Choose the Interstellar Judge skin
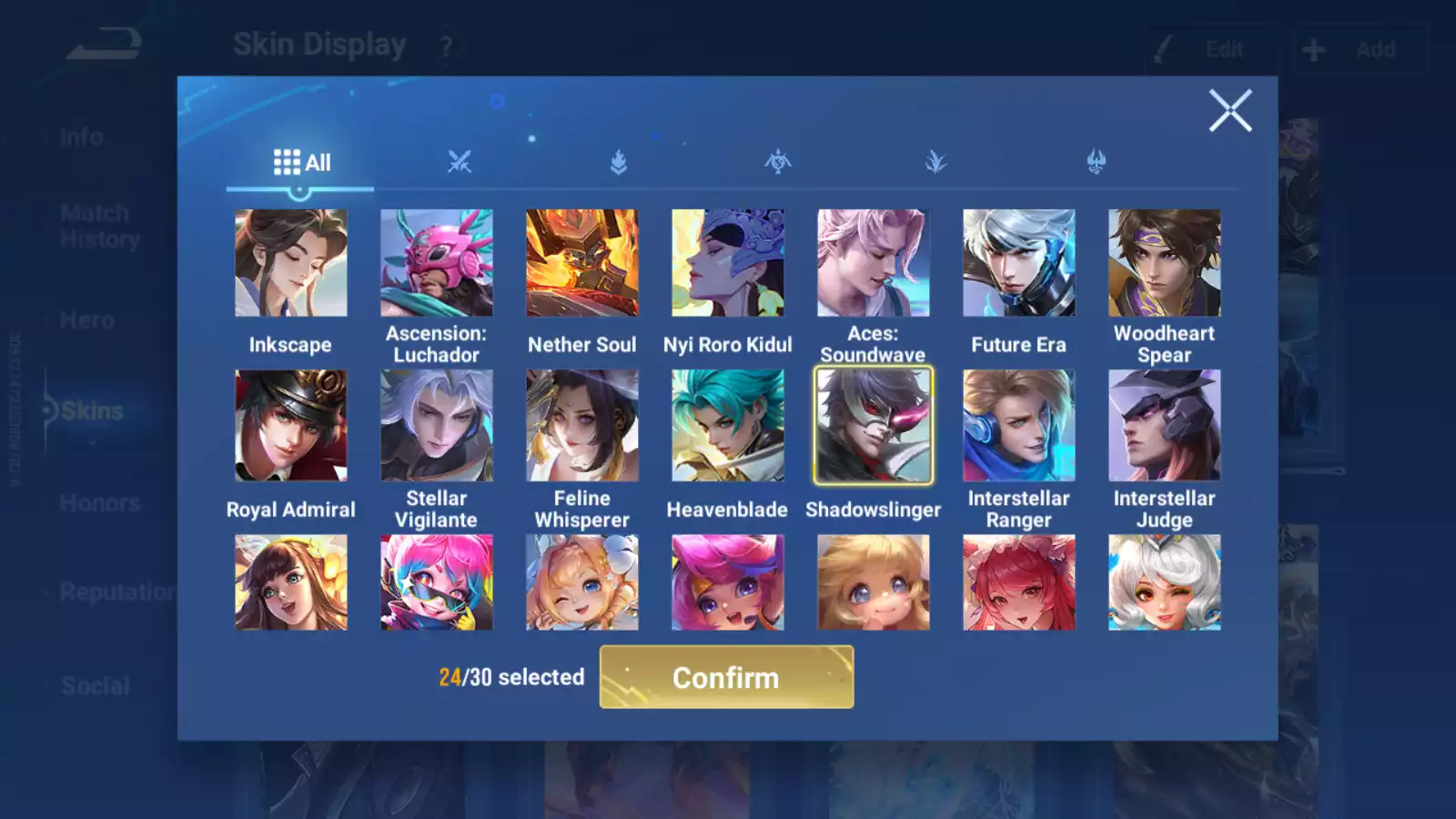The width and height of the screenshot is (1456, 819). tap(1165, 425)
